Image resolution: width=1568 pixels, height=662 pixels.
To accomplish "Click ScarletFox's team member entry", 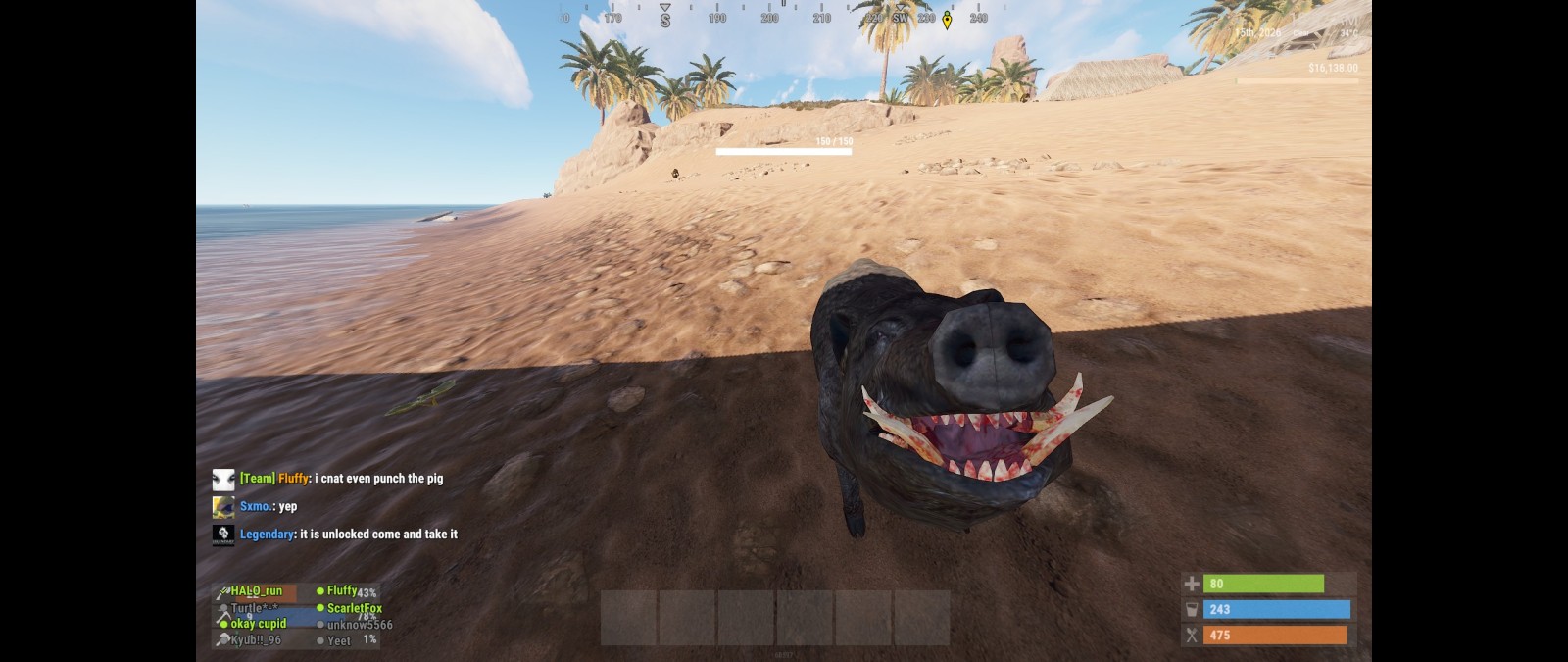I will click(354, 608).
